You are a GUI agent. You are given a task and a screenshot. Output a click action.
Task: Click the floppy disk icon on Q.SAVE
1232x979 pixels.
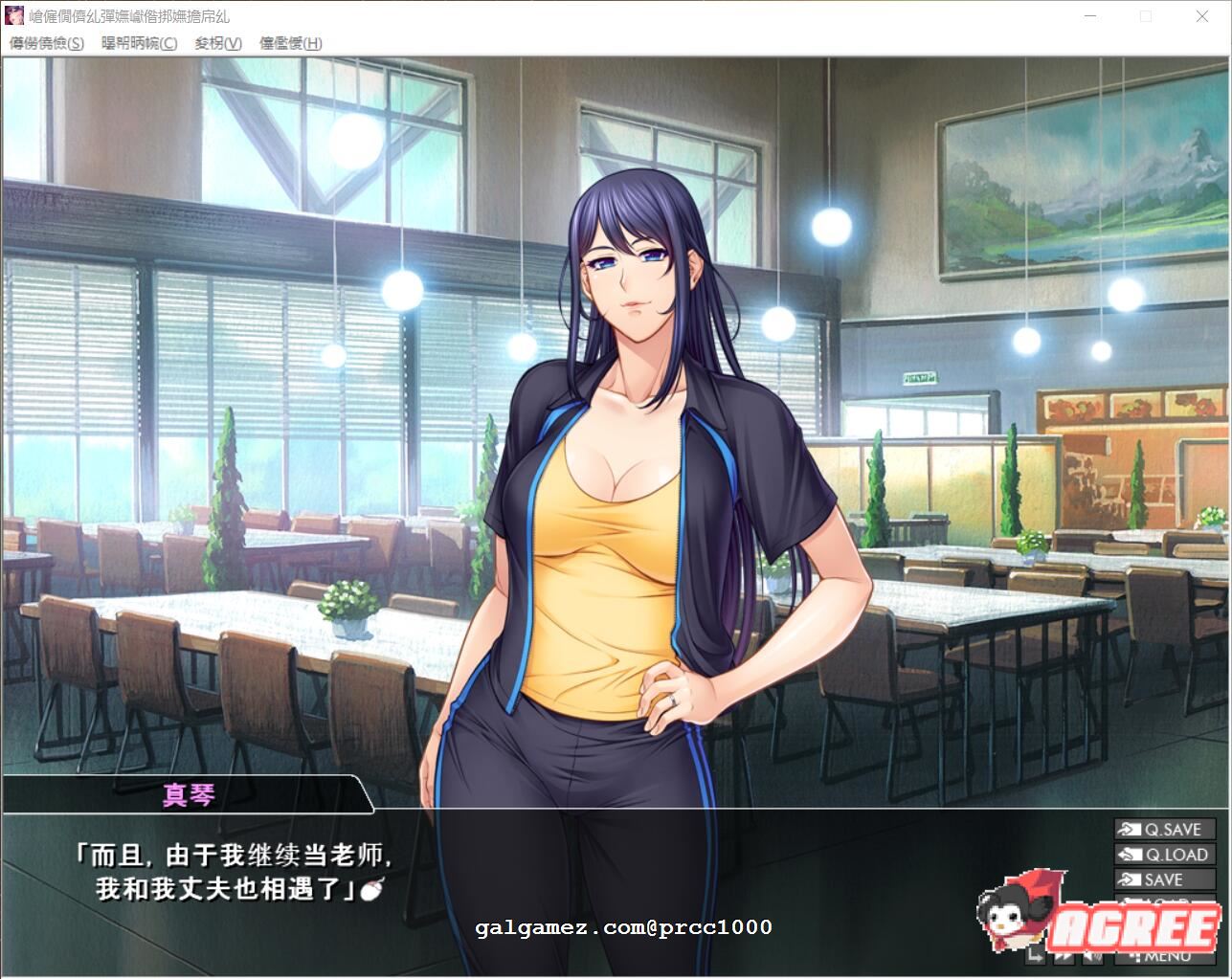pos(1130,829)
